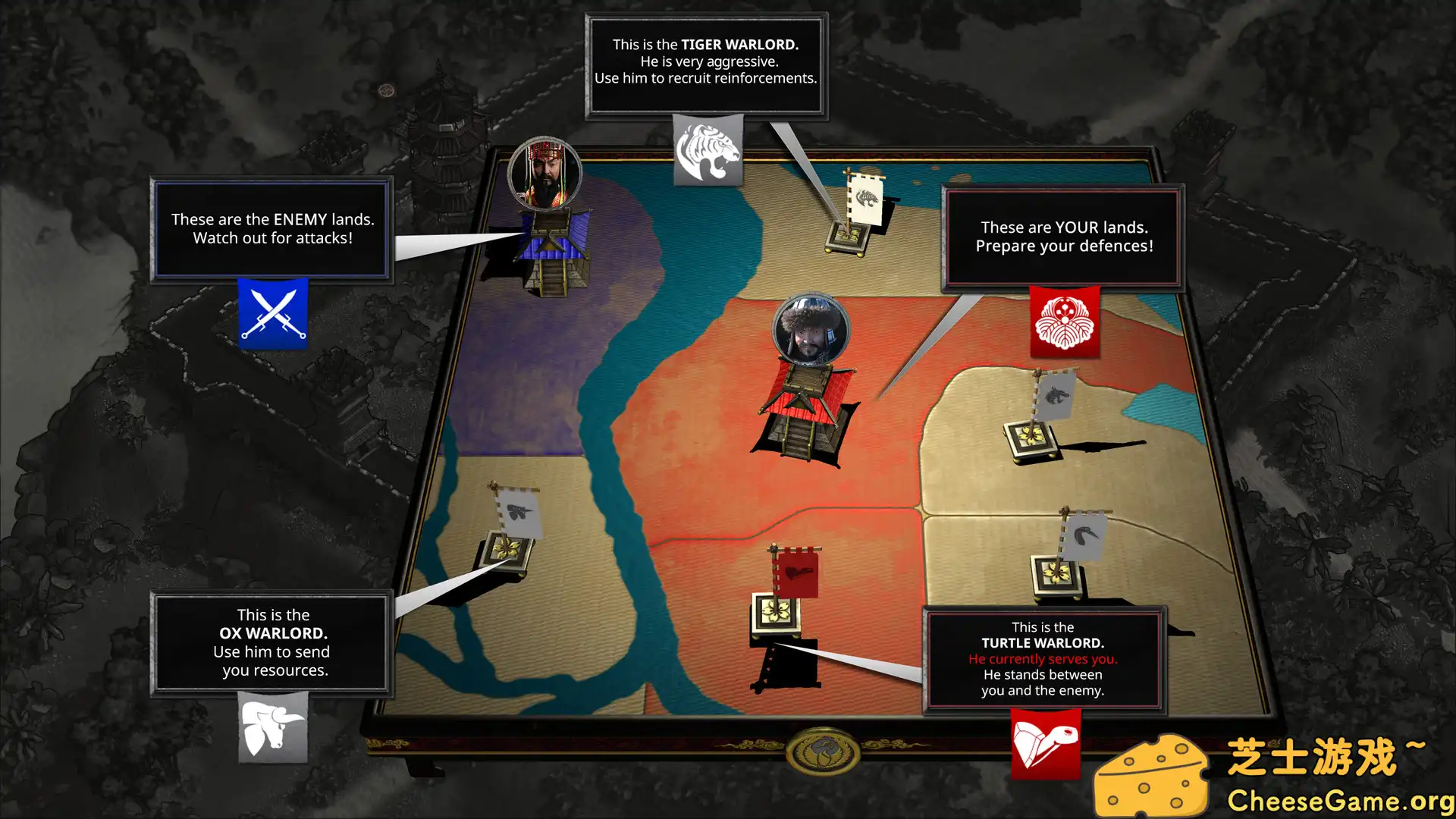Select the wolf warlord banner
The image size is (1456, 819).
(1054, 395)
